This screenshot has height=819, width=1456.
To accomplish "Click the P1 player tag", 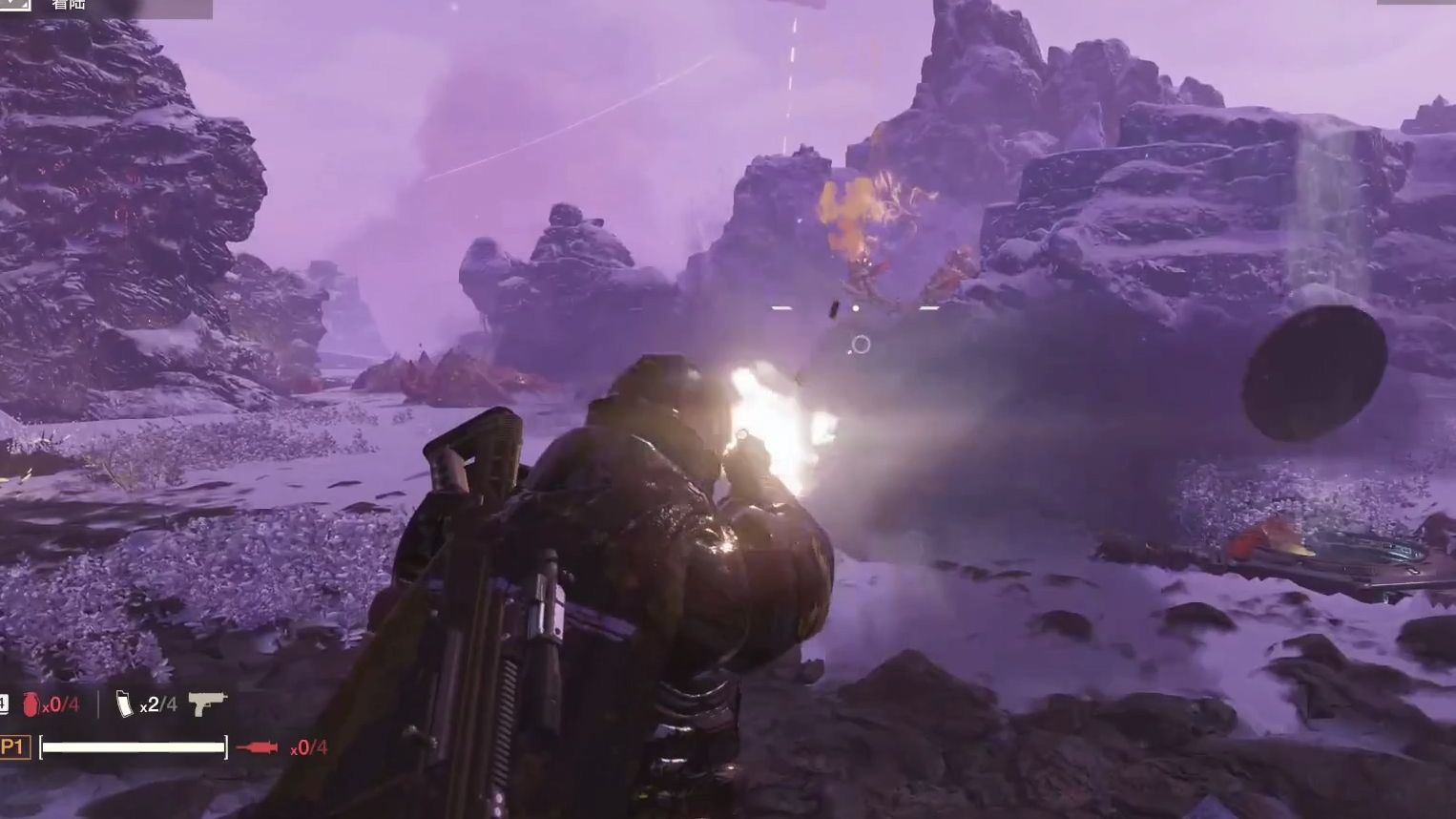I will coord(13,746).
